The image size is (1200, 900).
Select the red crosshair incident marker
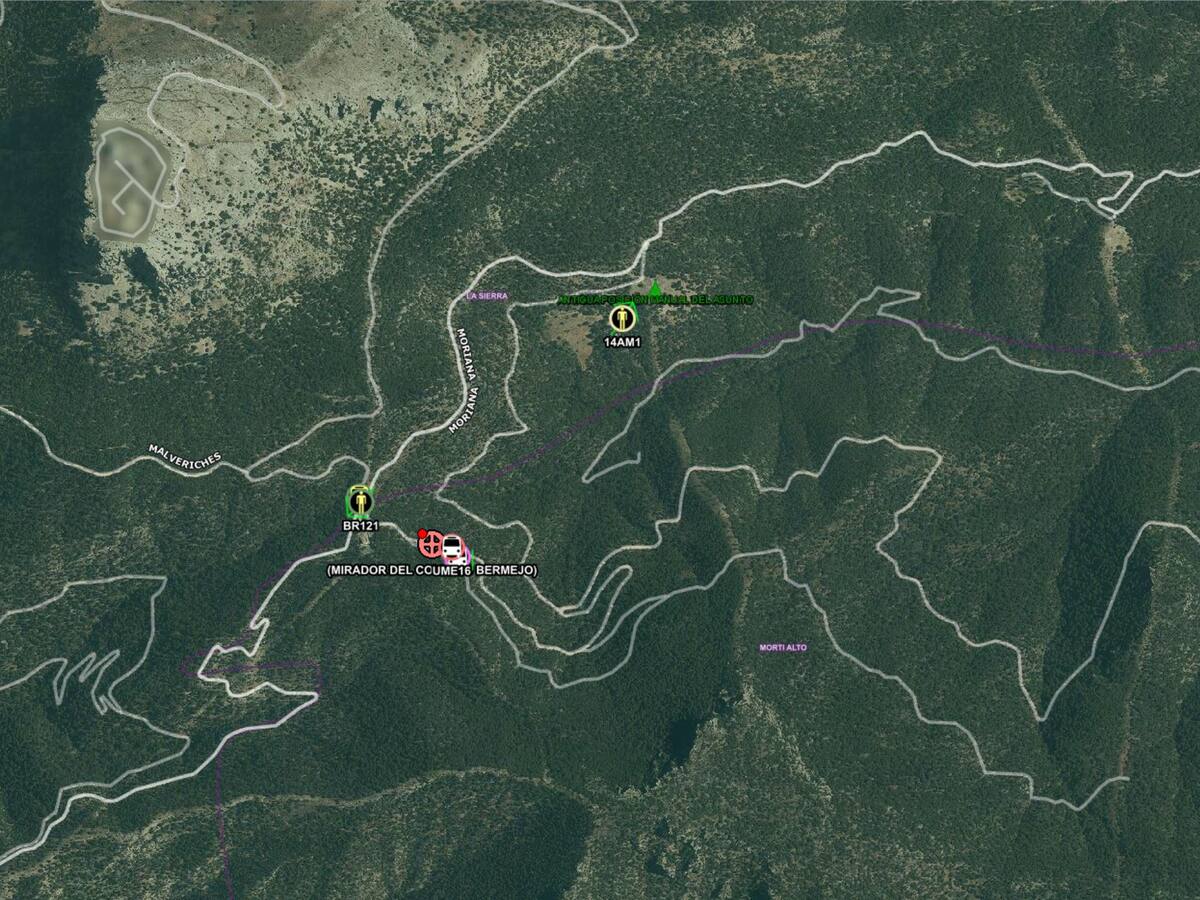(x=431, y=545)
